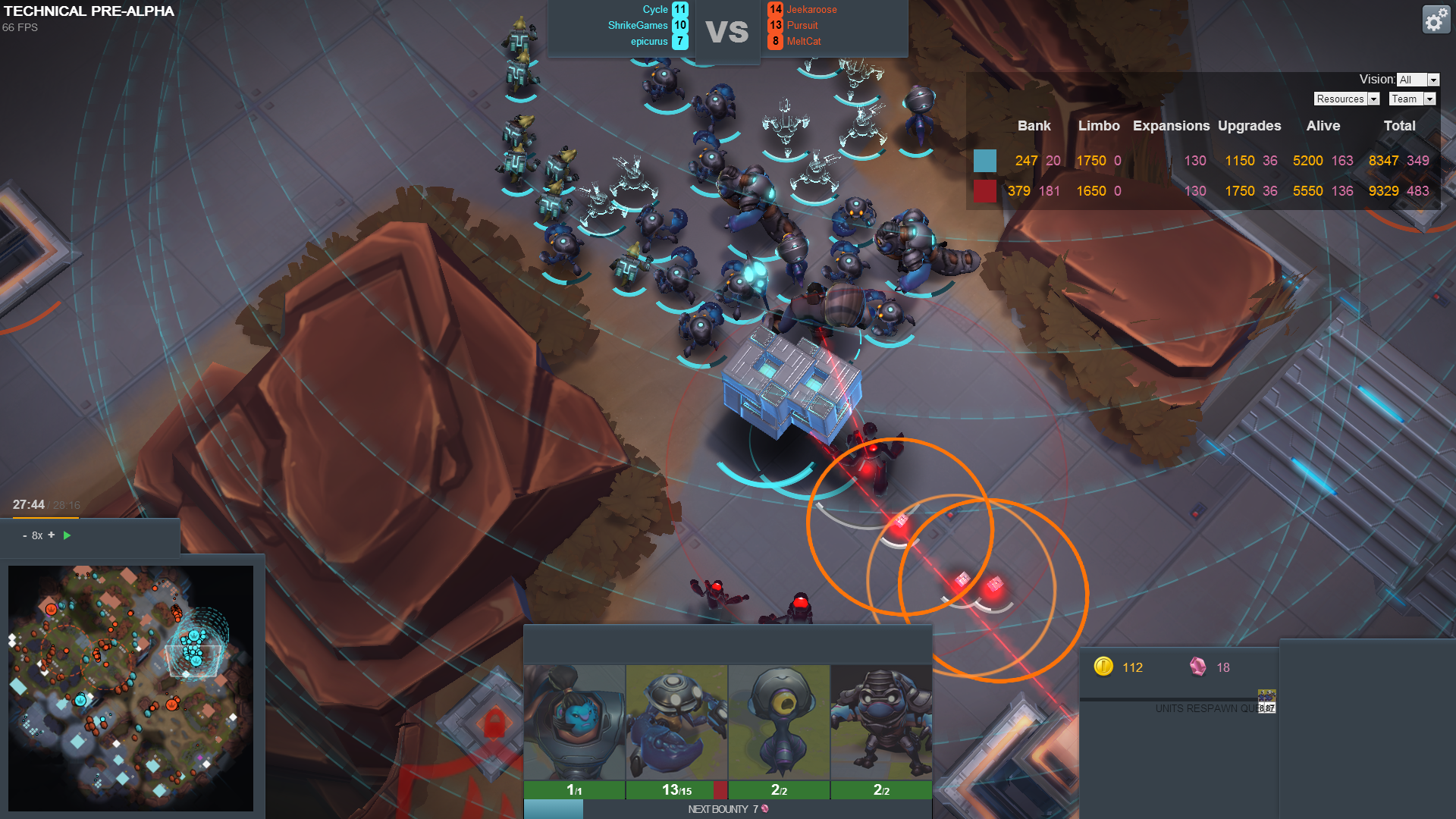
Task: Select player ShrikeGames in the scoreboard
Action: (x=638, y=26)
